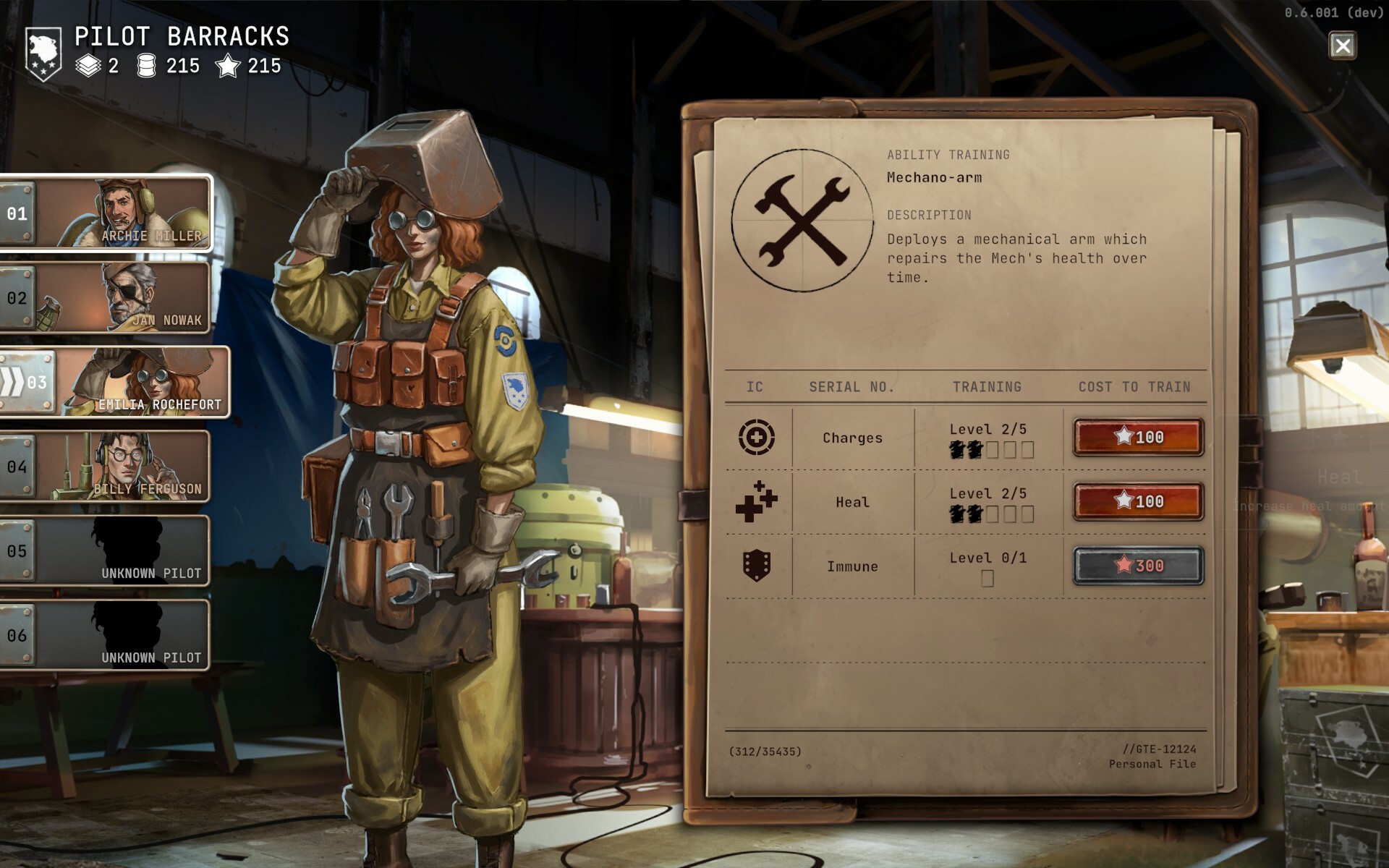This screenshot has height=868, width=1389.
Task: Train Charges for 100 stars
Action: click(1138, 437)
